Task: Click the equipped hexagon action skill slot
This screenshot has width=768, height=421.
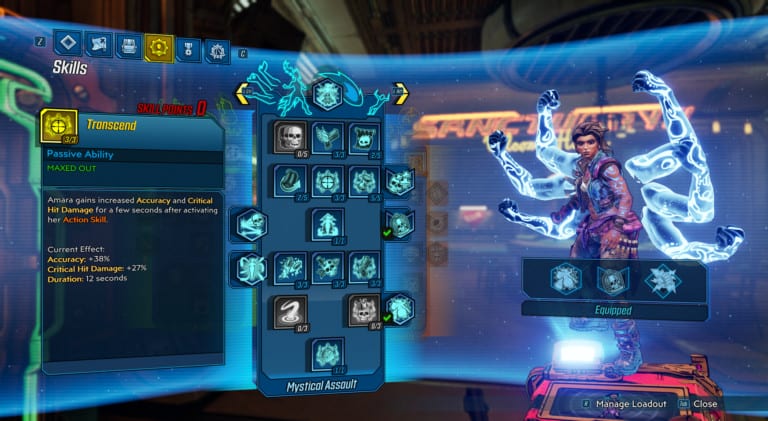Action: (567, 282)
